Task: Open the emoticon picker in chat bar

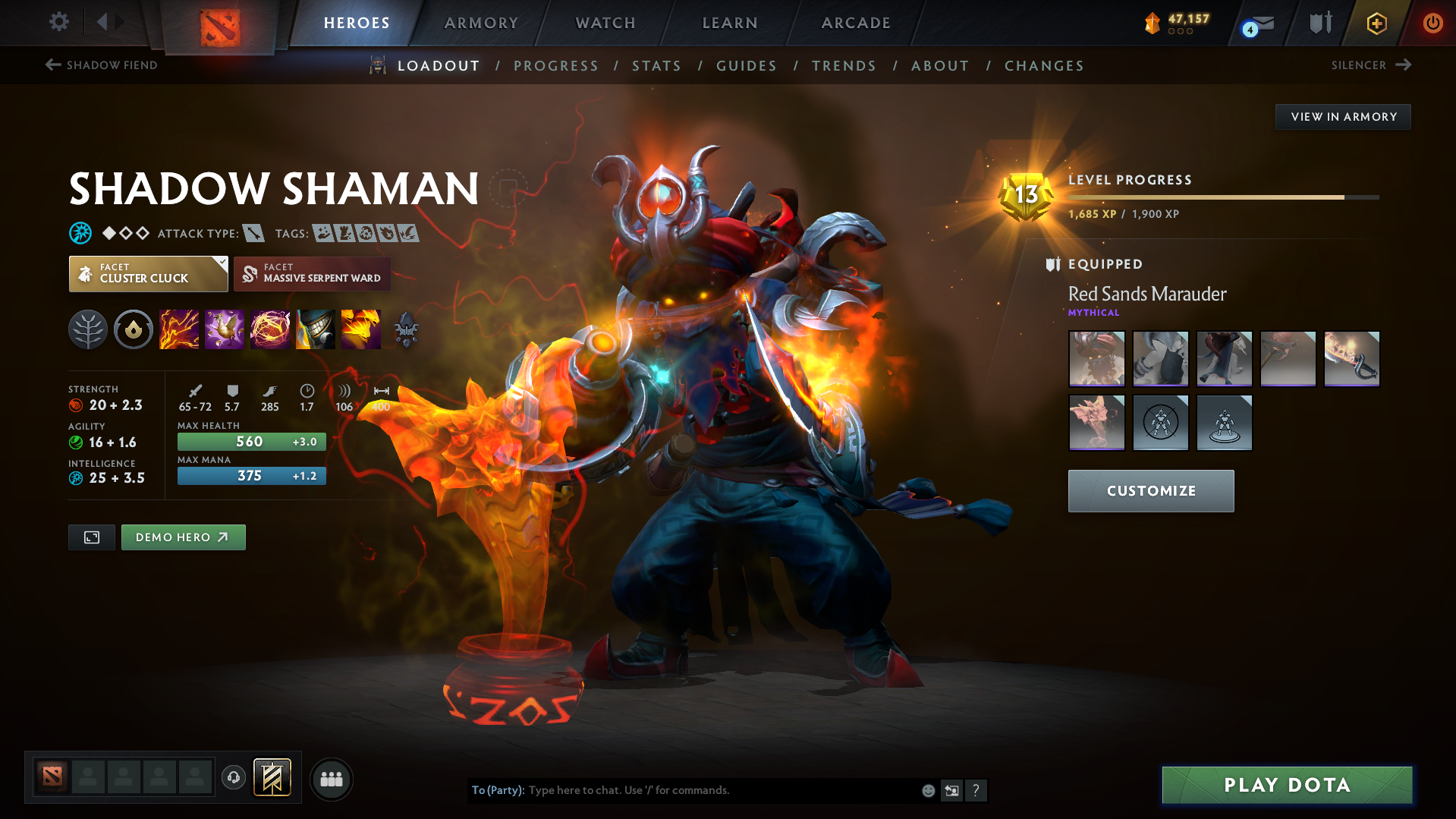Action: [927, 790]
